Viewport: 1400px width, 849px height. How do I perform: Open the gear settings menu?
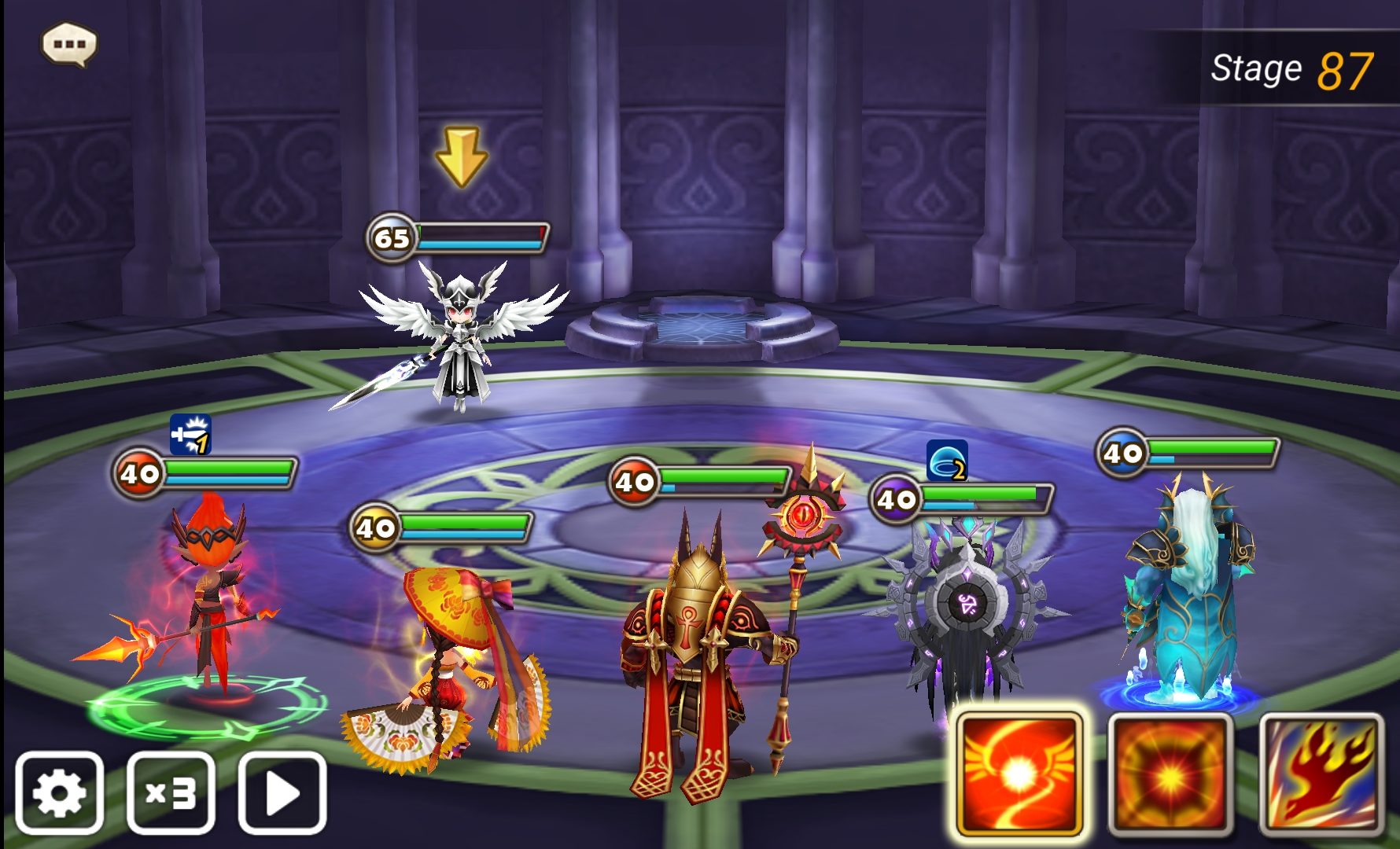pyautogui.click(x=60, y=792)
